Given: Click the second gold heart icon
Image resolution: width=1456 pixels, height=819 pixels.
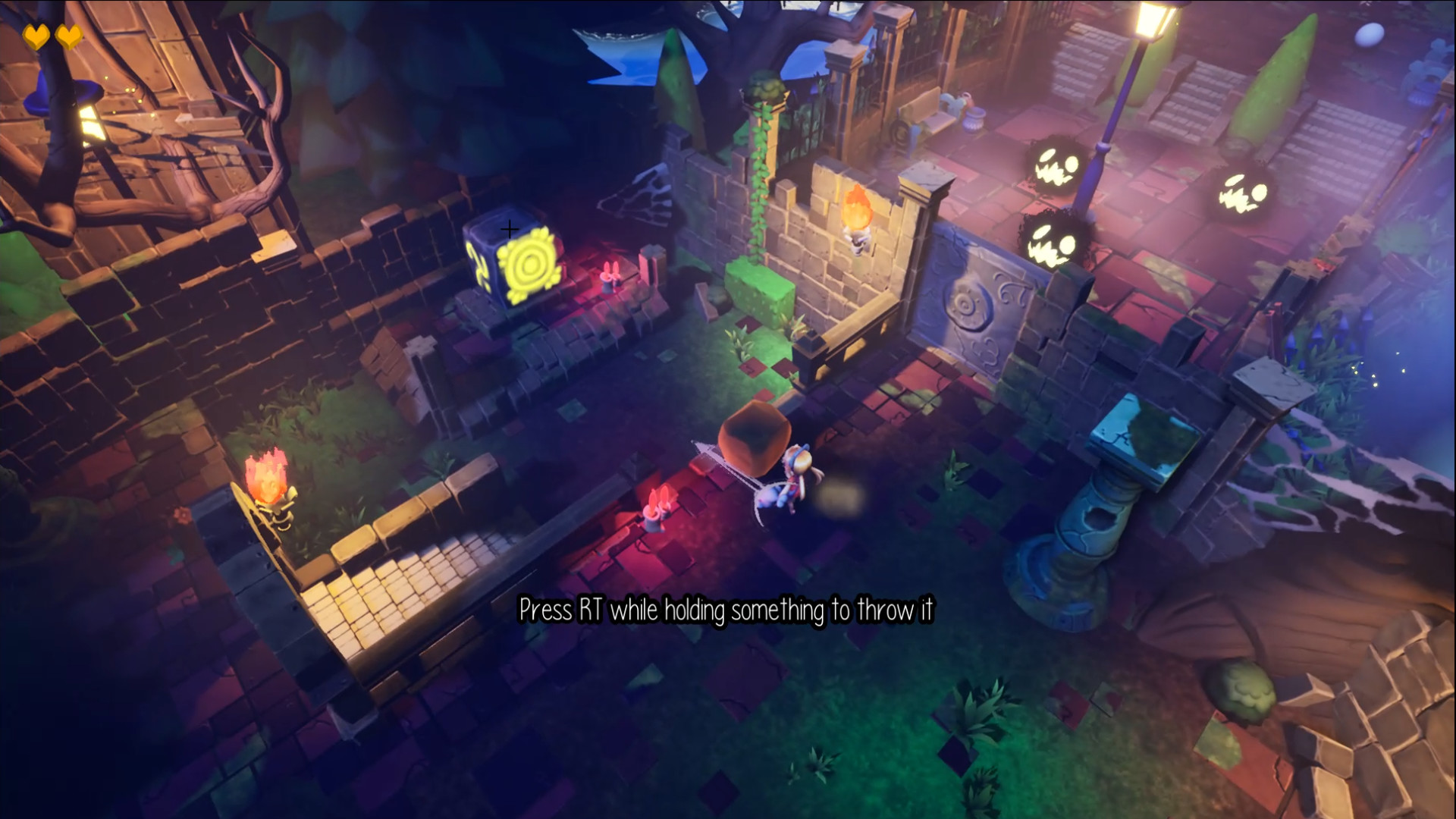Looking at the screenshot, I should click(68, 34).
